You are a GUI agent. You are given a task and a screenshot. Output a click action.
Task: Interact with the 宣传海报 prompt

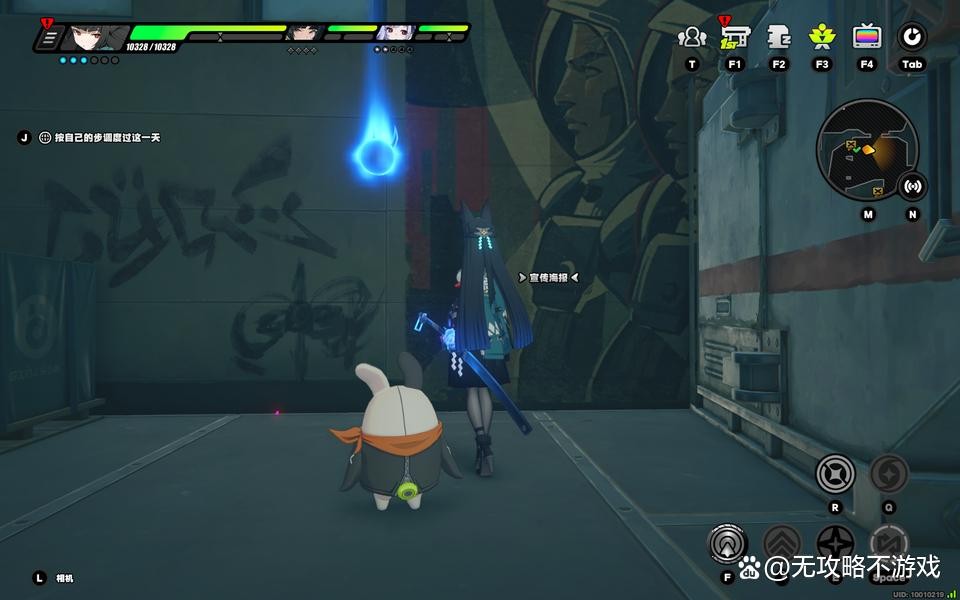548,277
